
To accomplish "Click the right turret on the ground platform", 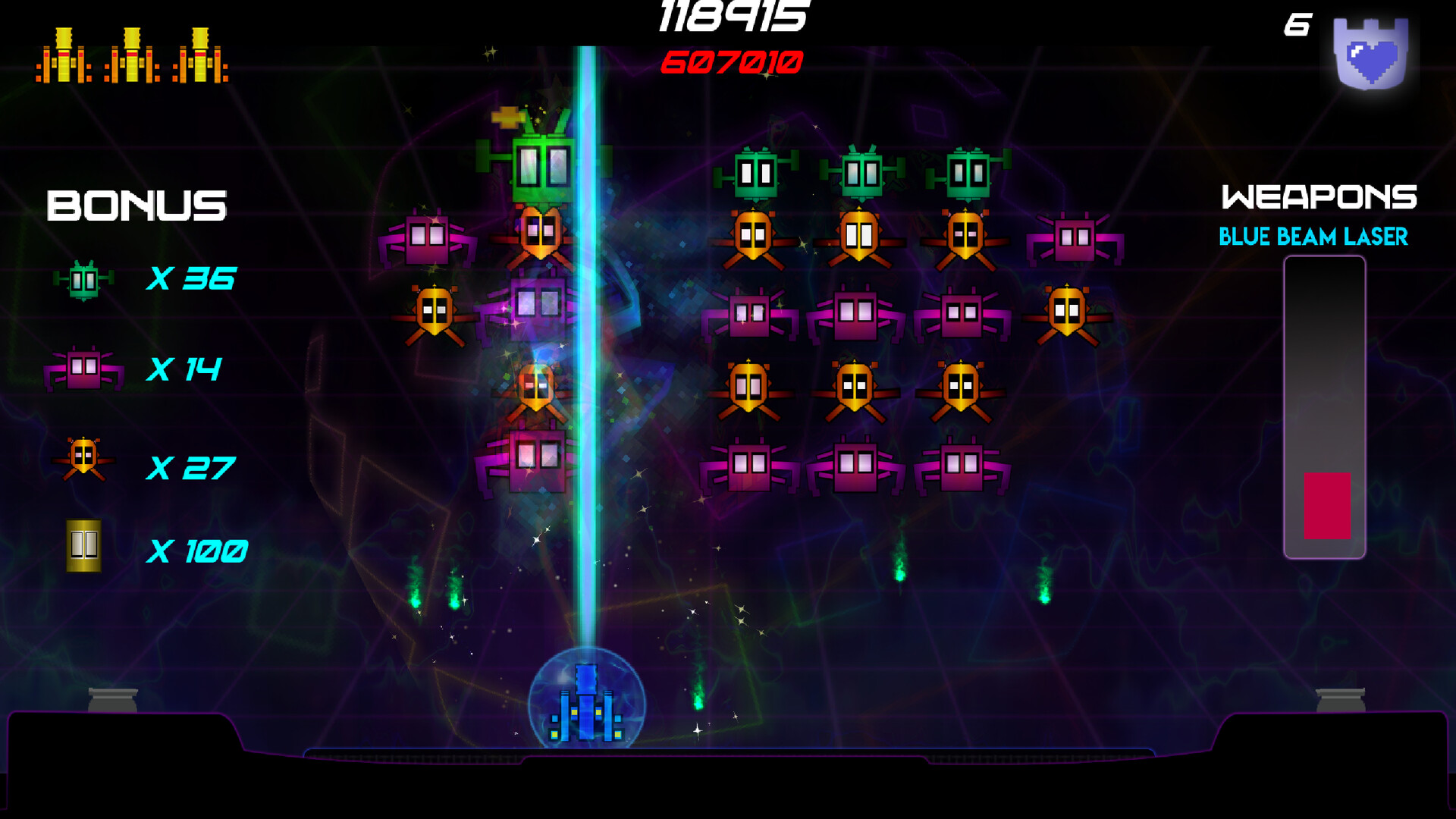I will (x=1341, y=698).
